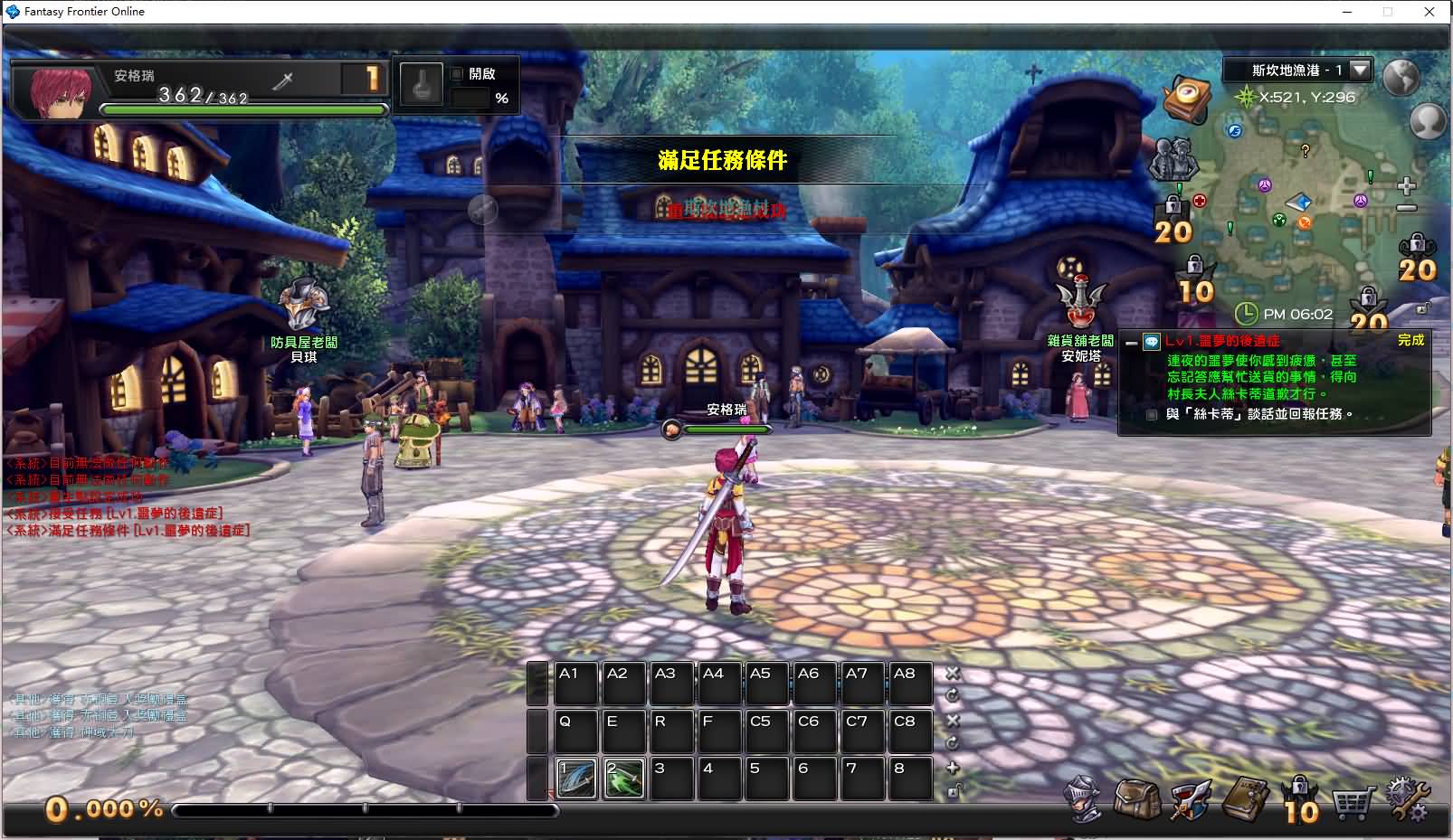Zoom in the minimap with plus button
Image resolution: width=1453 pixels, height=840 pixels.
click(1406, 186)
